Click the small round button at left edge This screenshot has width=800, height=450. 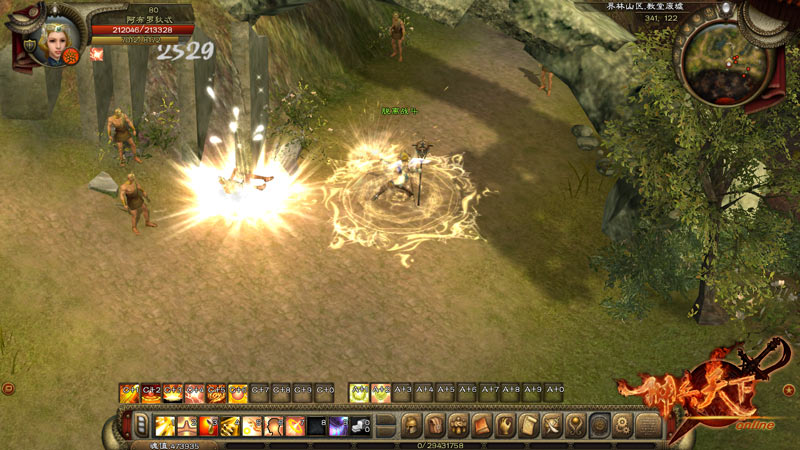coord(8,388)
